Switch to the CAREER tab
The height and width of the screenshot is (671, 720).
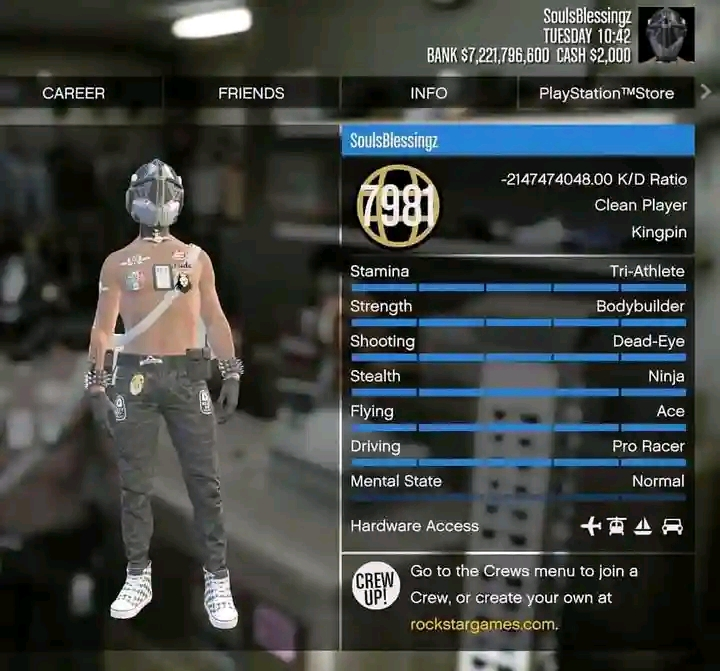73,93
